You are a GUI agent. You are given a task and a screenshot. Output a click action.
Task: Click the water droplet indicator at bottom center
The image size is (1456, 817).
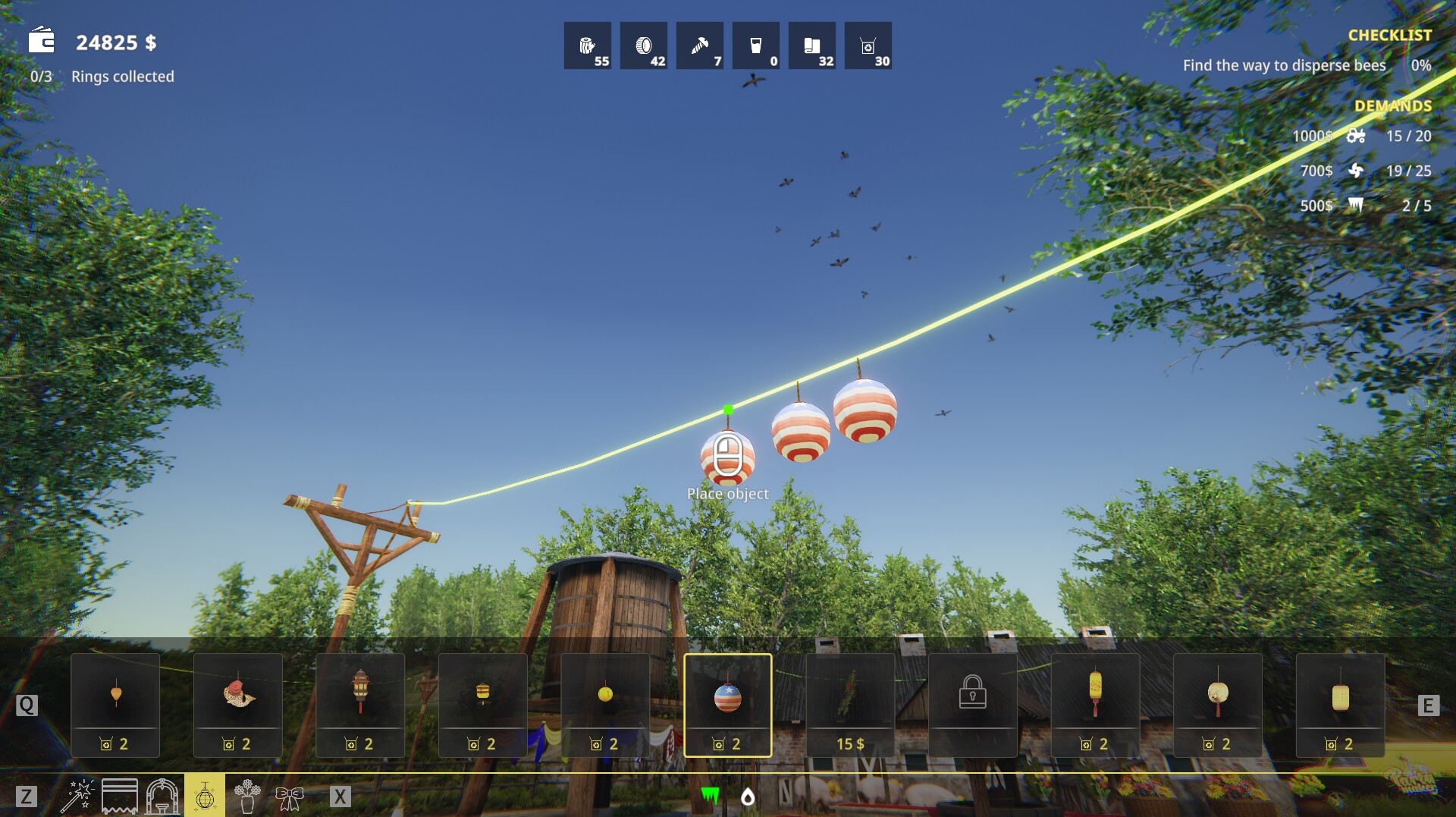[x=748, y=797]
